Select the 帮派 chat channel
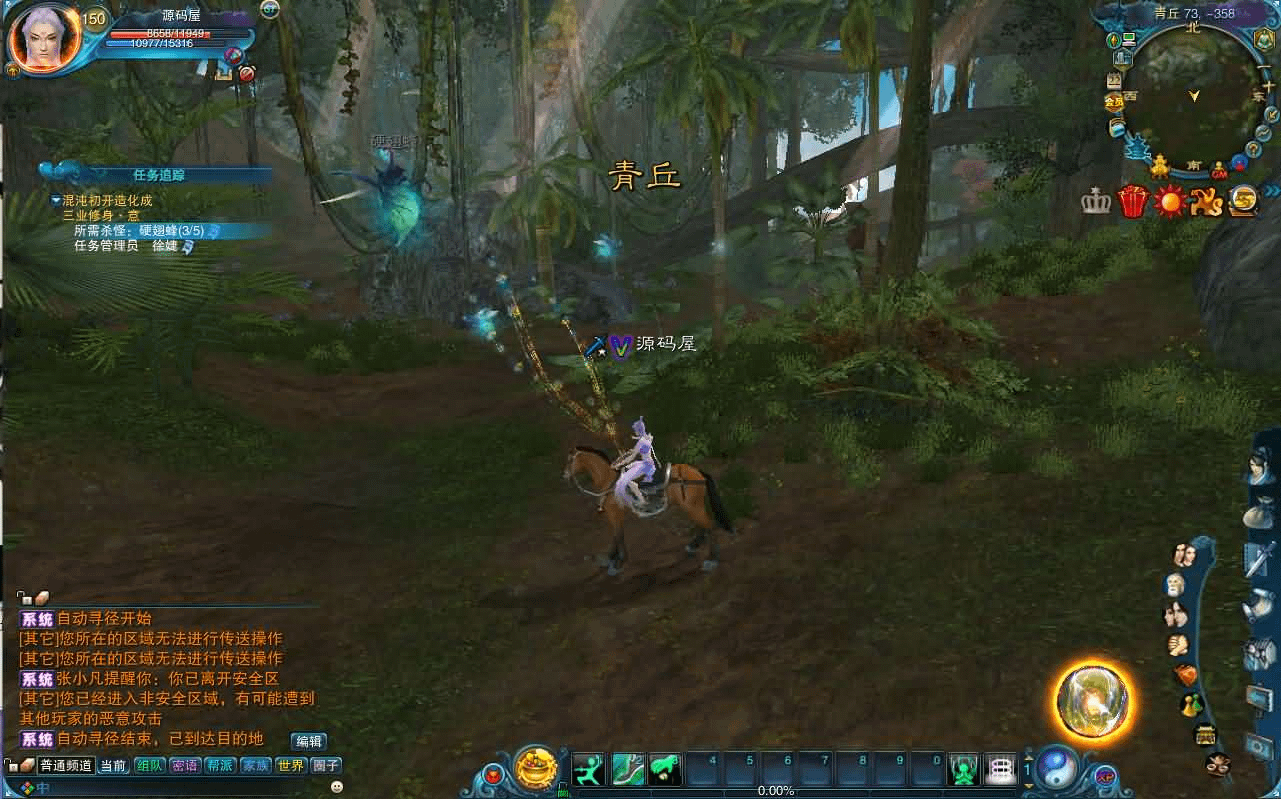Screen dimensions: 1281x799 220,766
